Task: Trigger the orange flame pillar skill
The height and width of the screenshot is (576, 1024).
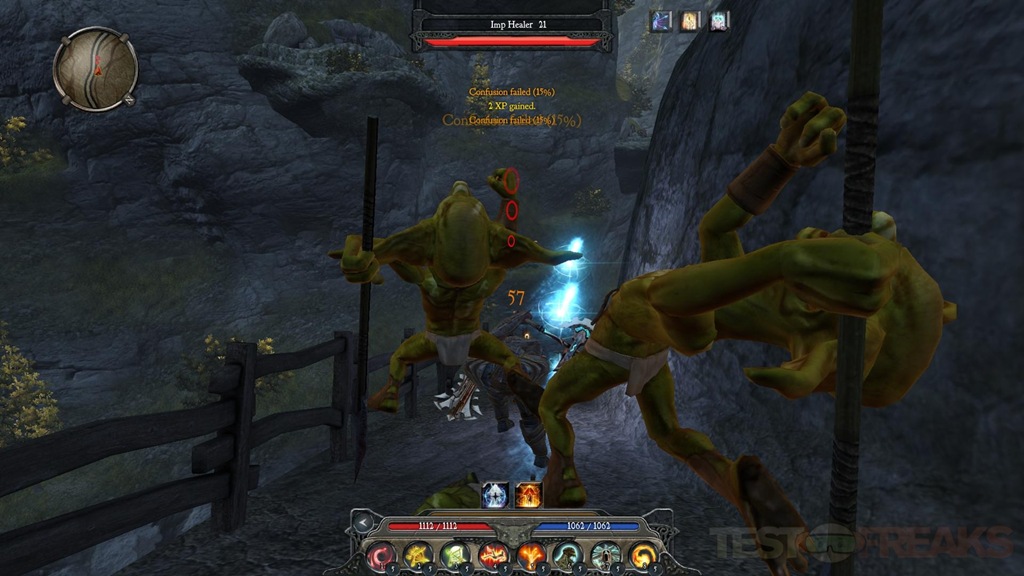Action: [530, 554]
